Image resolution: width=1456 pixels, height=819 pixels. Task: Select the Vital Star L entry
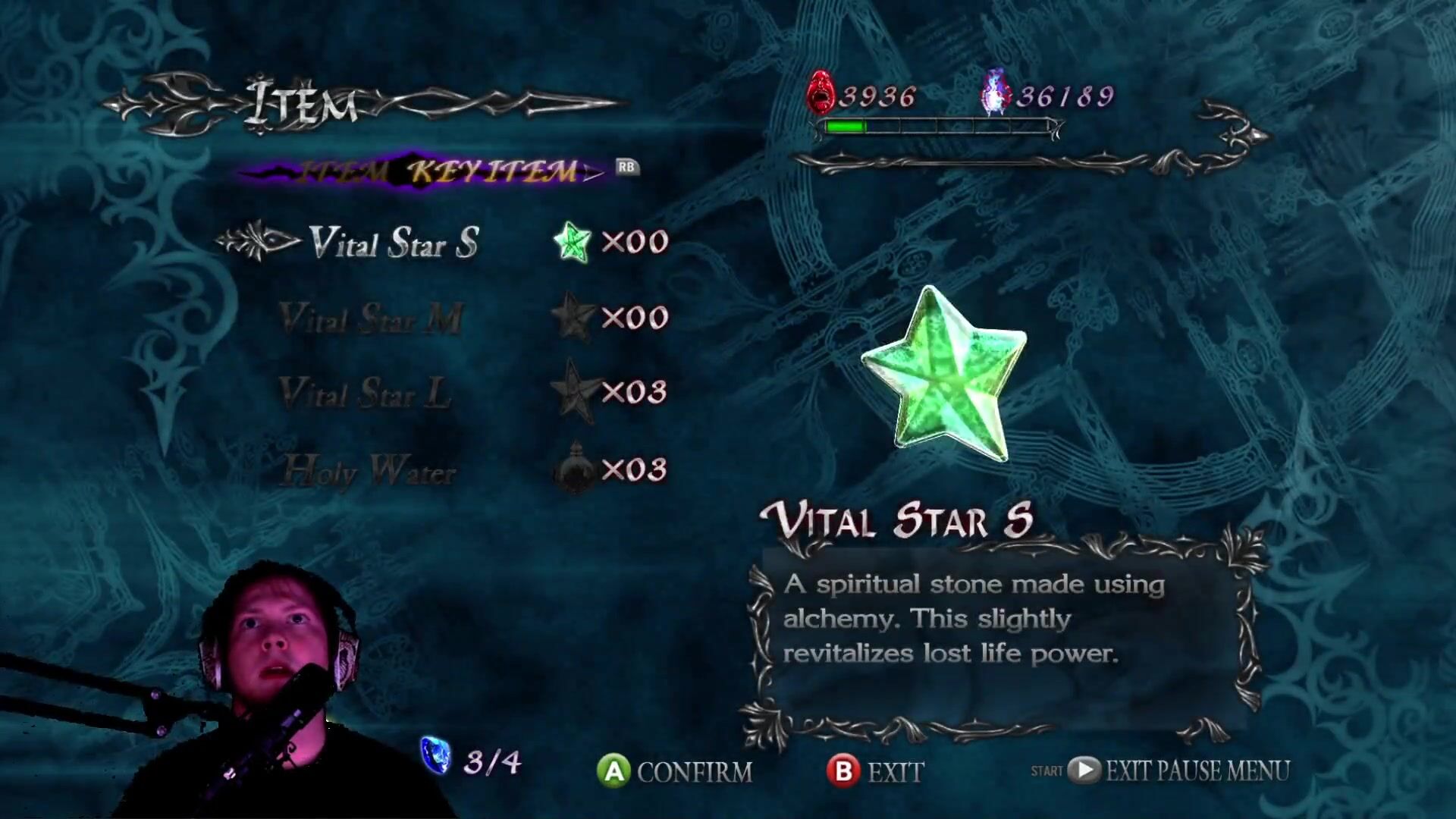365,394
